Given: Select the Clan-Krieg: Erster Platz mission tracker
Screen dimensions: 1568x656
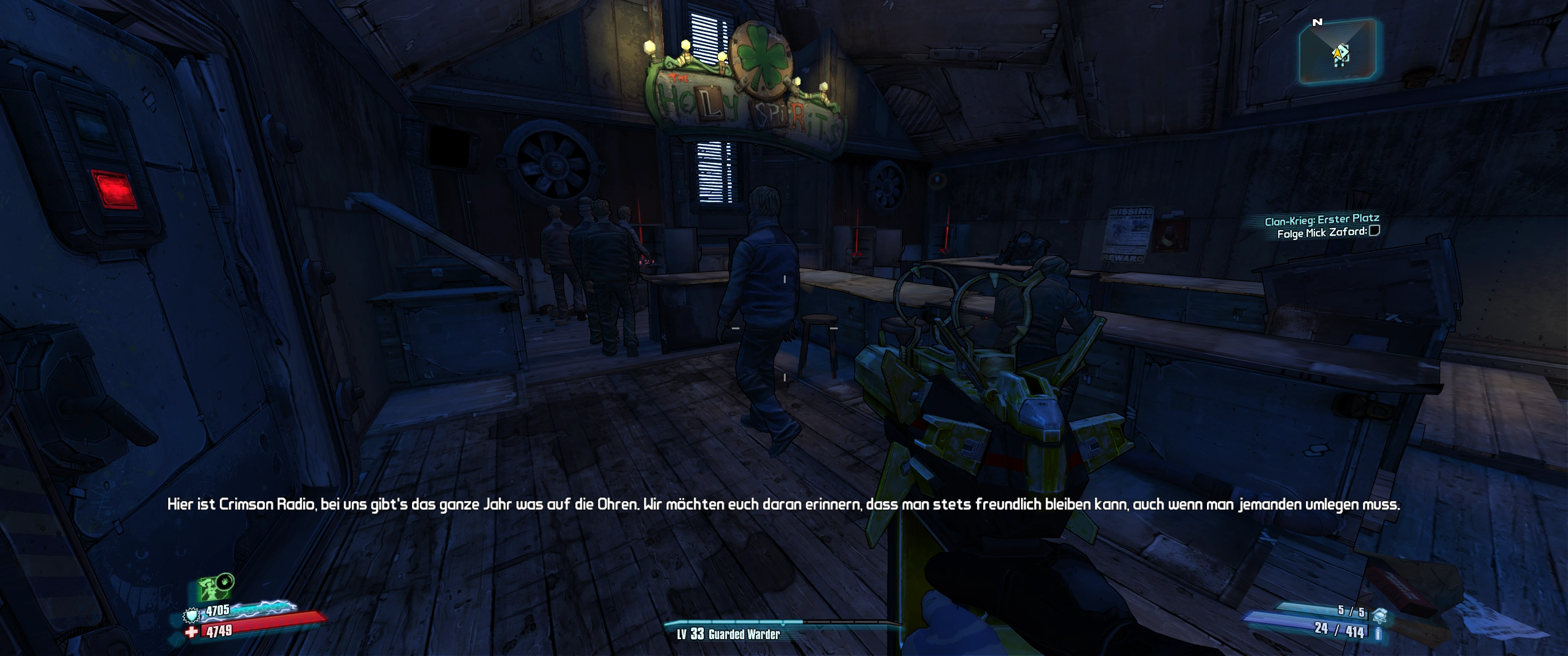Looking at the screenshot, I should coord(1321,219).
